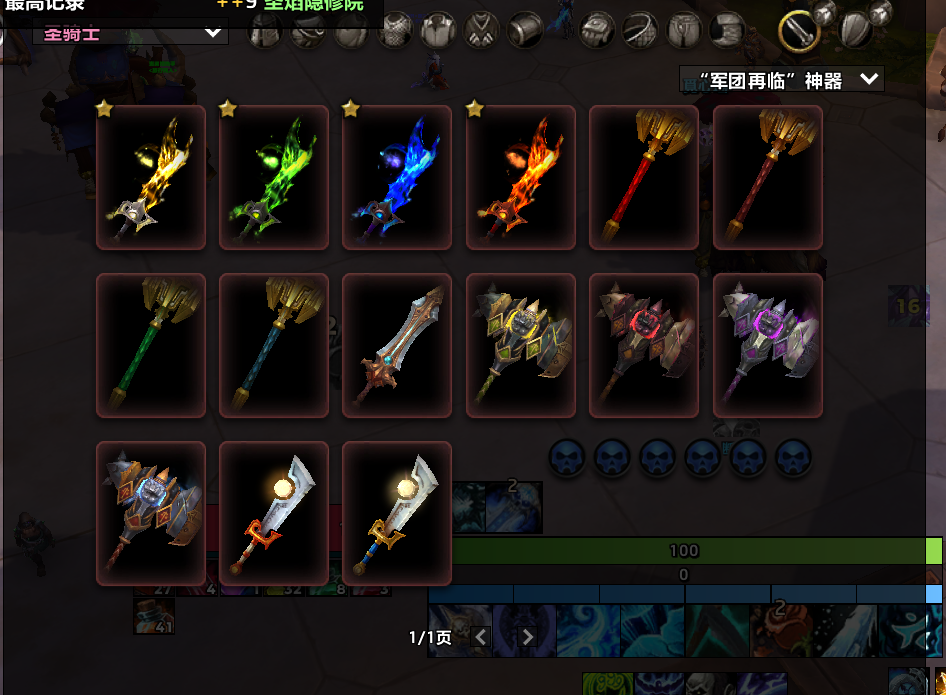Switch to the off-hand shield slot icon

855,30
